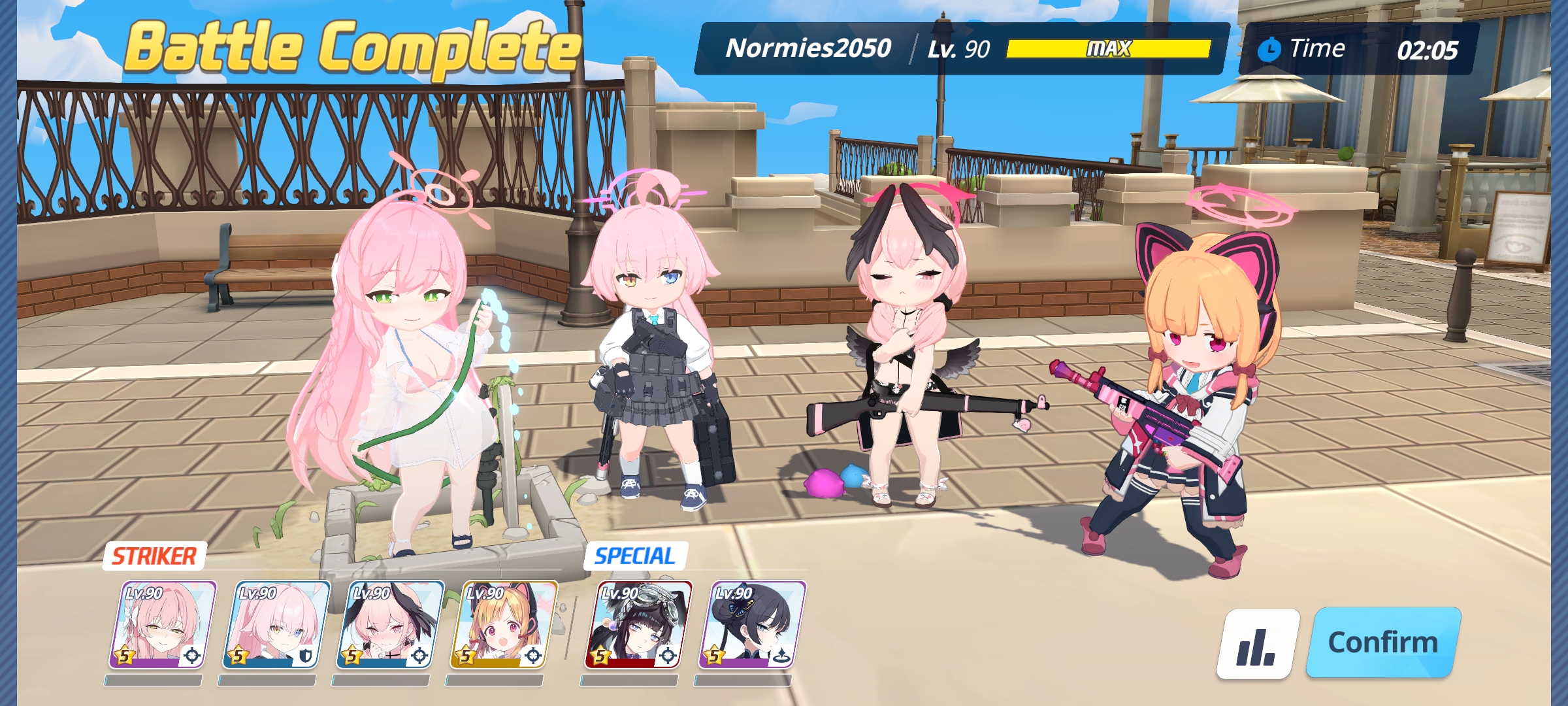Pick the orange-haired cat-ear striker portrait
The image size is (1568, 706).
(x=504, y=625)
